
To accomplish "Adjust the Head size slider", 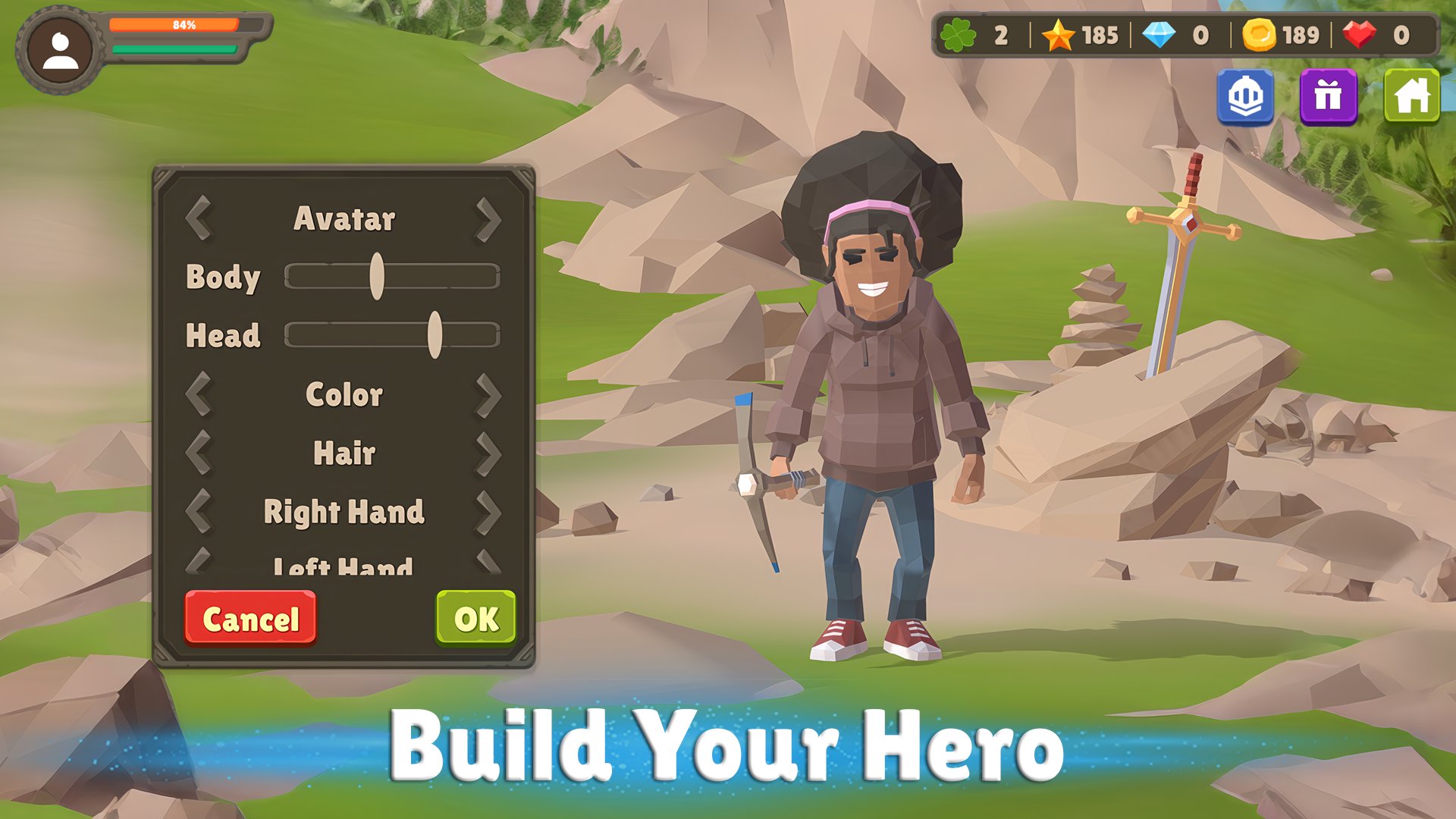I will coord(435,334).
